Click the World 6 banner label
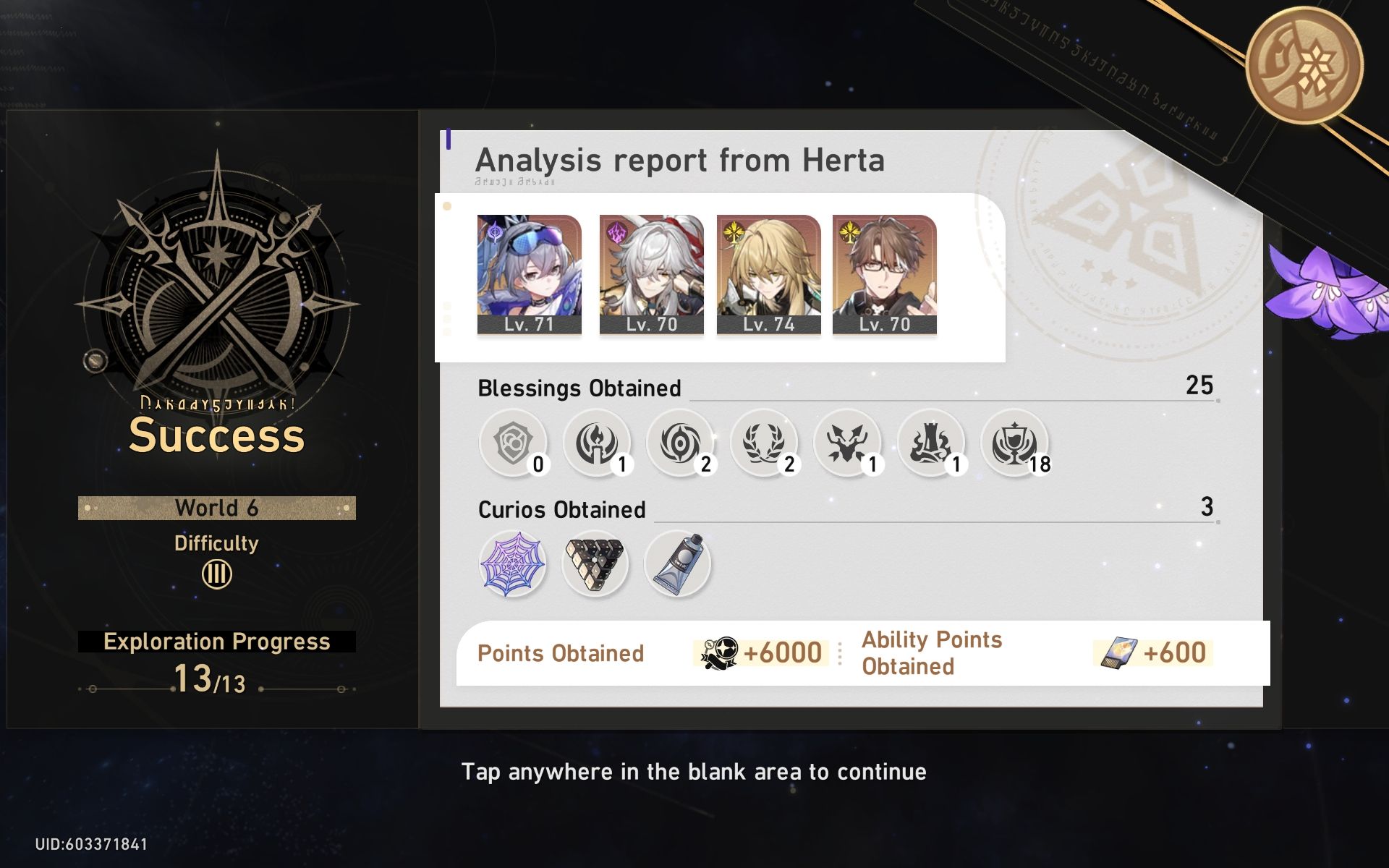 coord(216,508)
